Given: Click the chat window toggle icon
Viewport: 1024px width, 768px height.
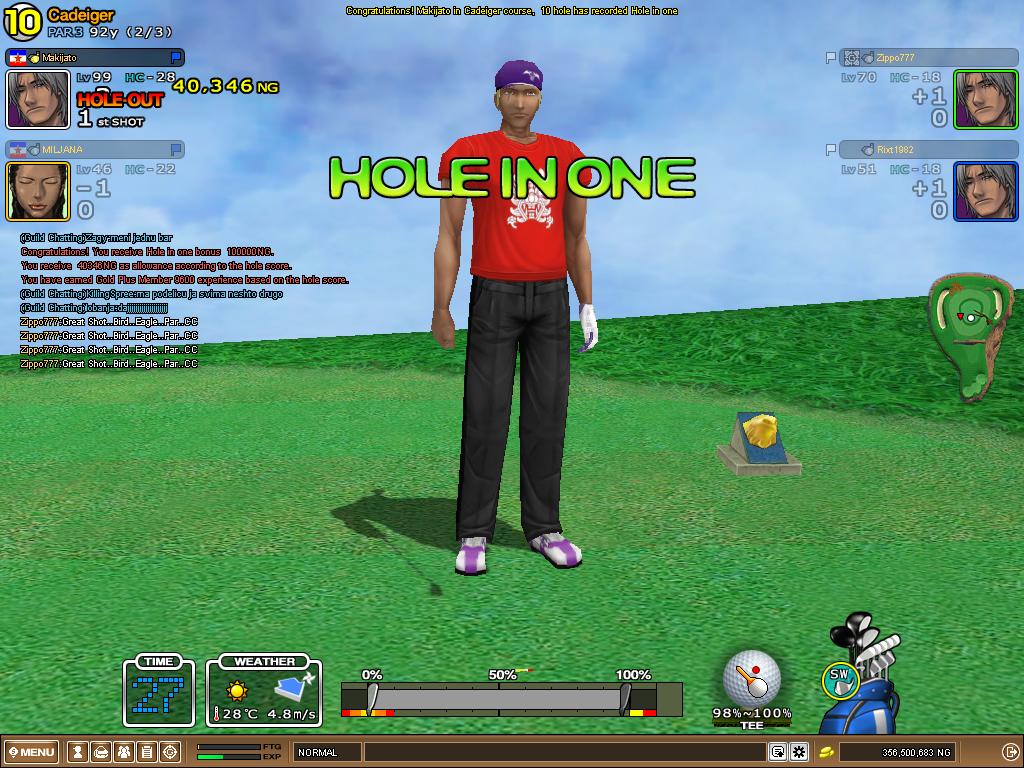Looking at the screenshot, I should click(777, 752).
